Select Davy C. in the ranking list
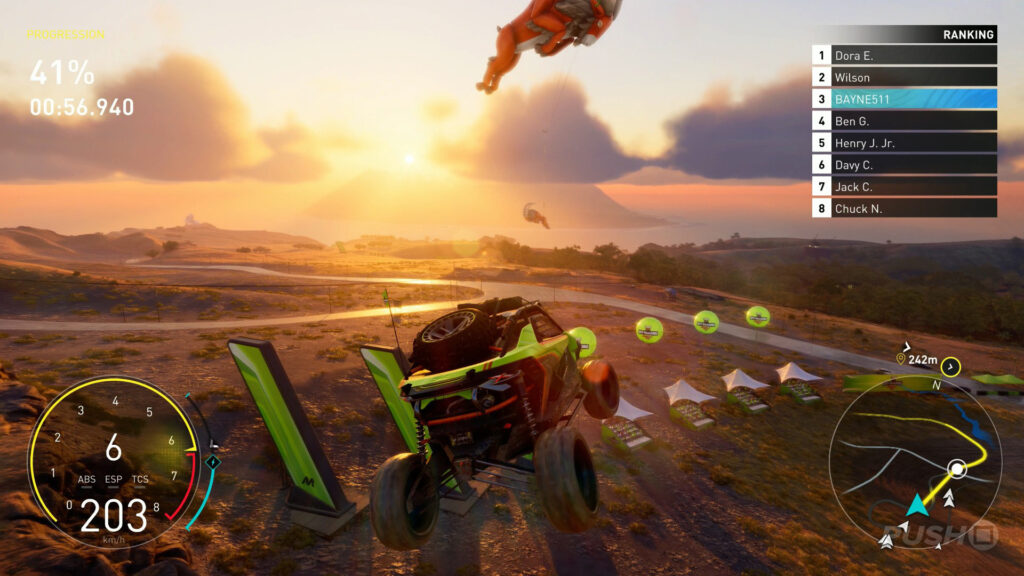 pos(904,164)
